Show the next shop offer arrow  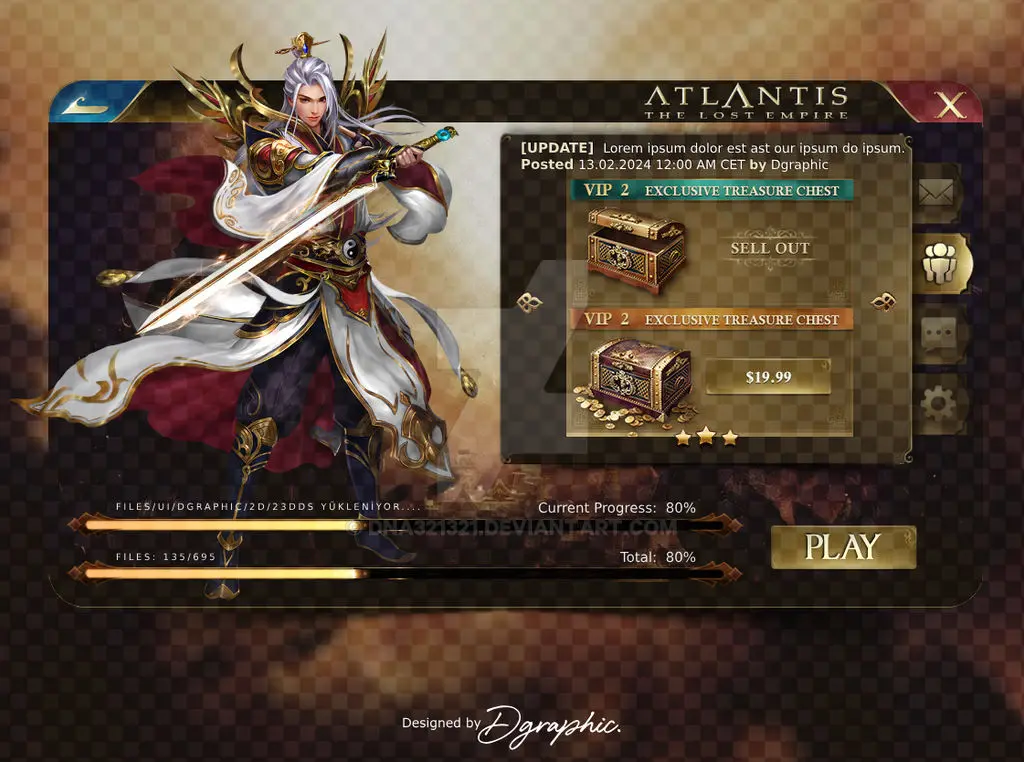coord(883,302)
